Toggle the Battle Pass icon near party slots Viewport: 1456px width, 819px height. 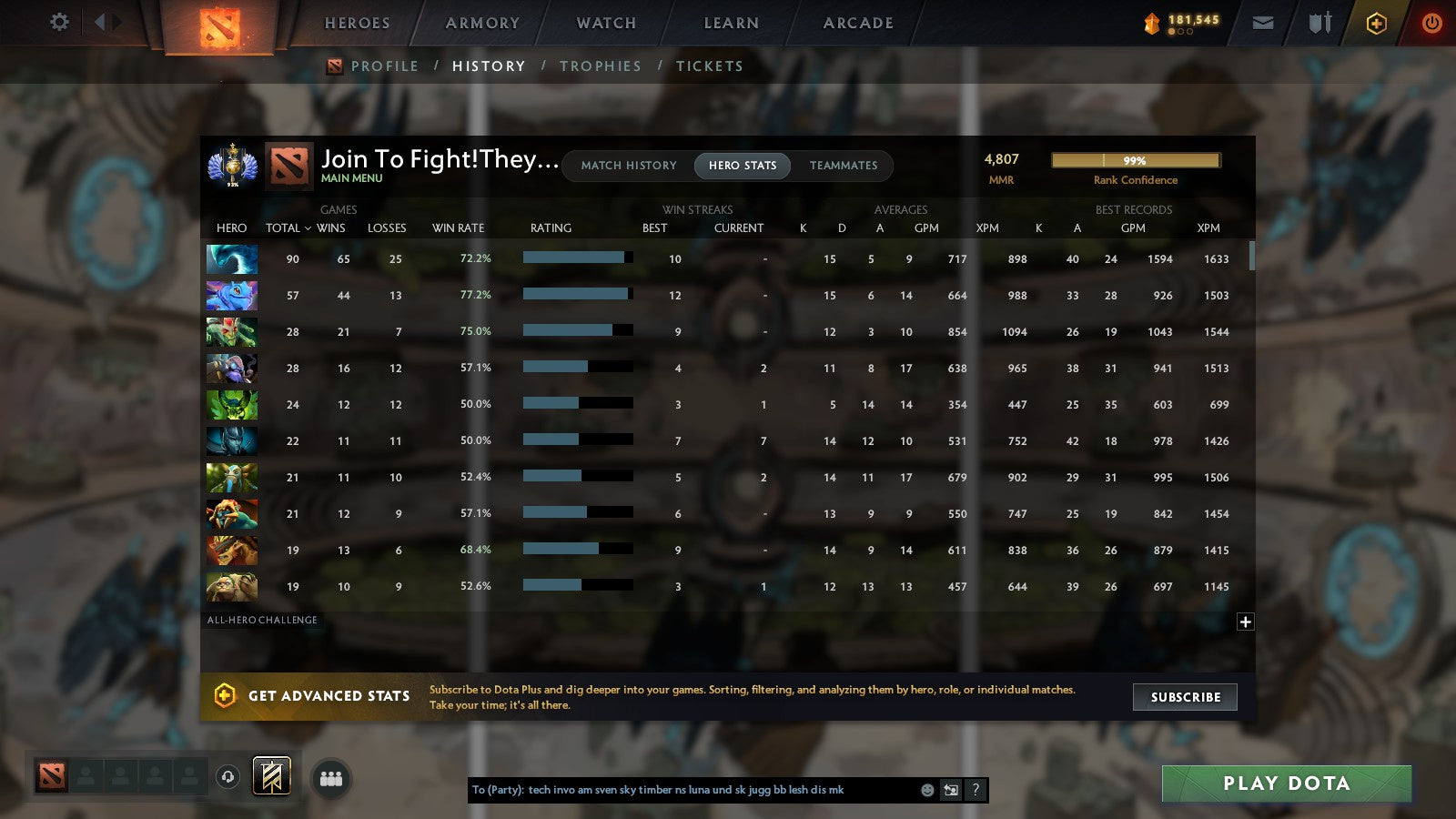tap(271, 776)
